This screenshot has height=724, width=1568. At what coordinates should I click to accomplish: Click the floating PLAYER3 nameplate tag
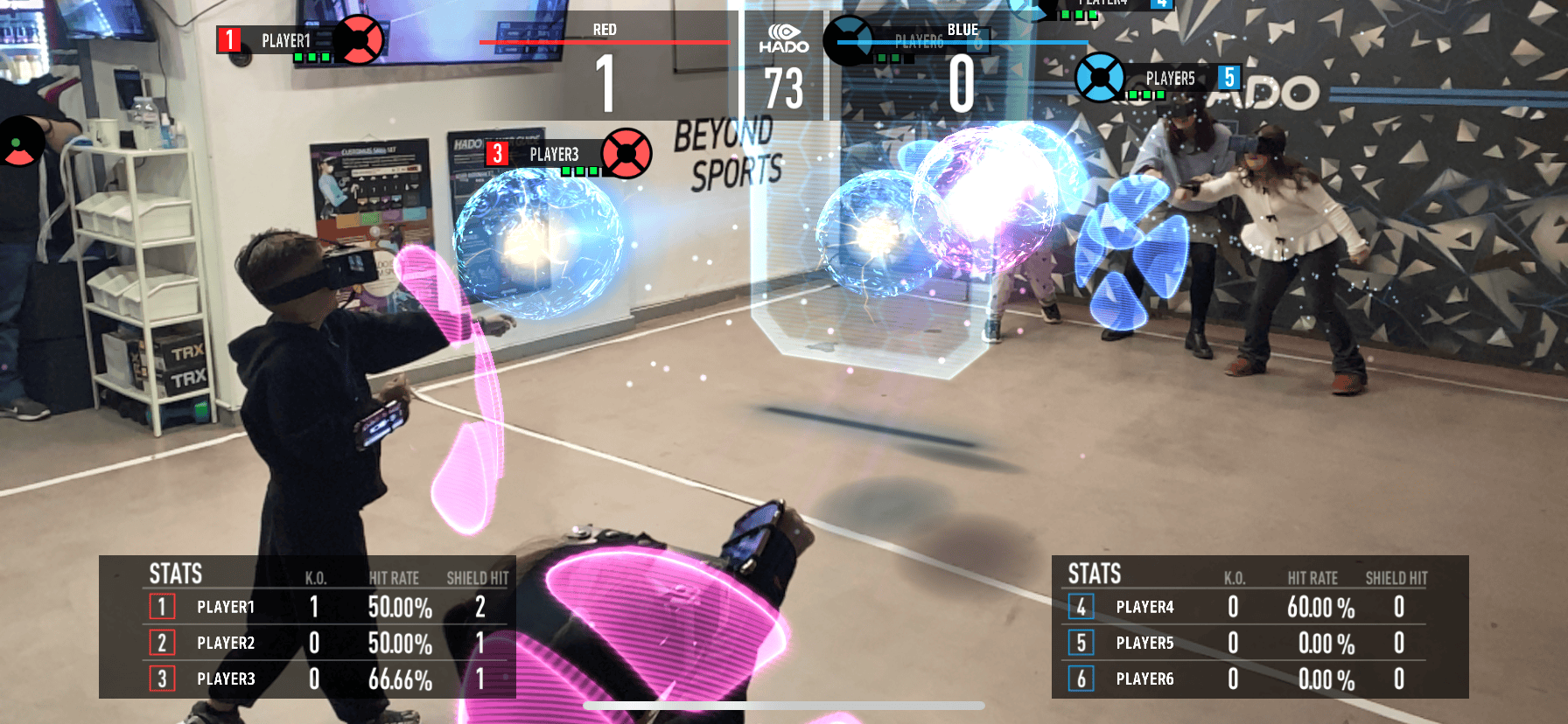pos(553,155)
